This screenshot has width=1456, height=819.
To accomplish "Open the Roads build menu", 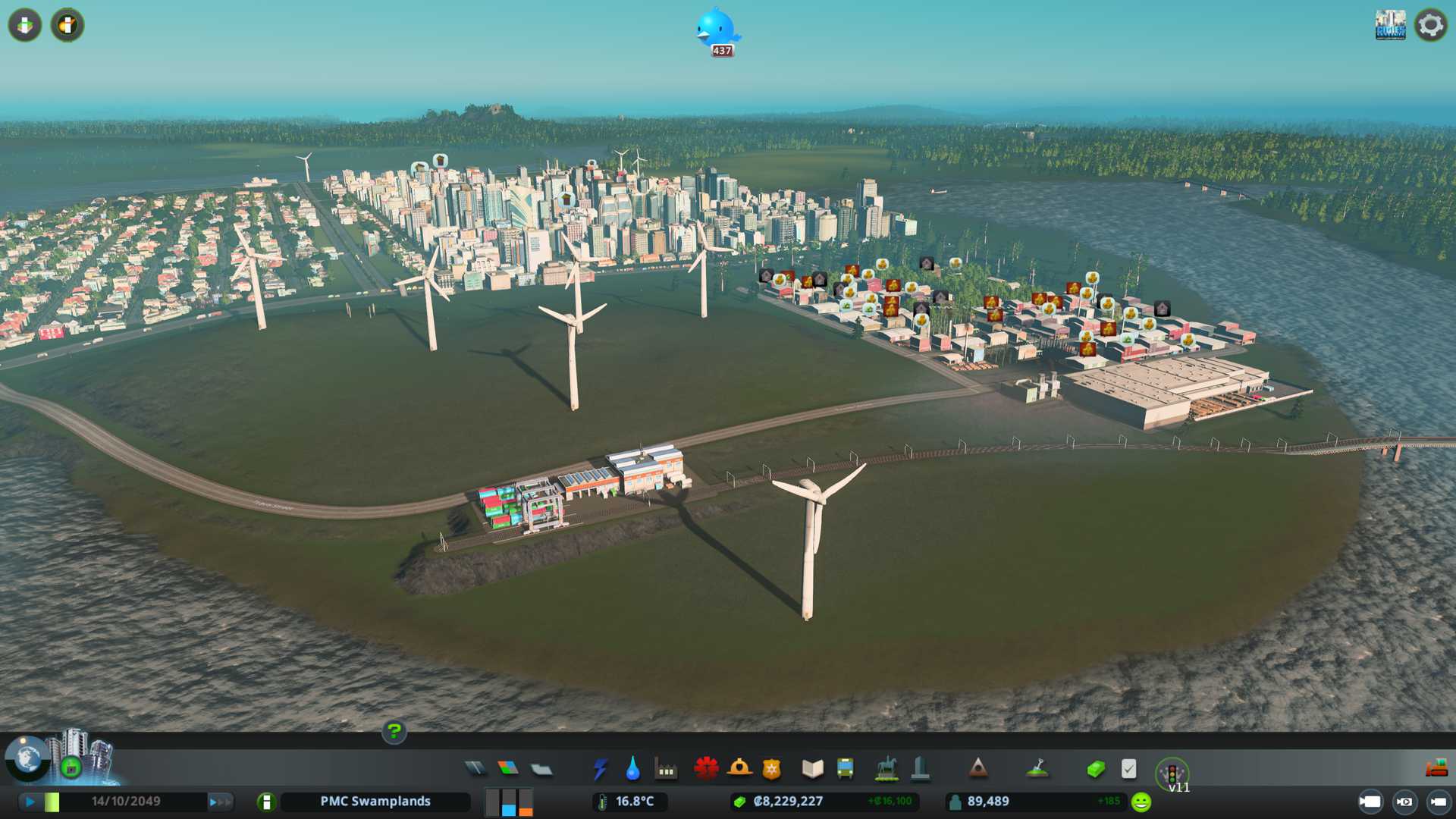I will coord(475,769).
